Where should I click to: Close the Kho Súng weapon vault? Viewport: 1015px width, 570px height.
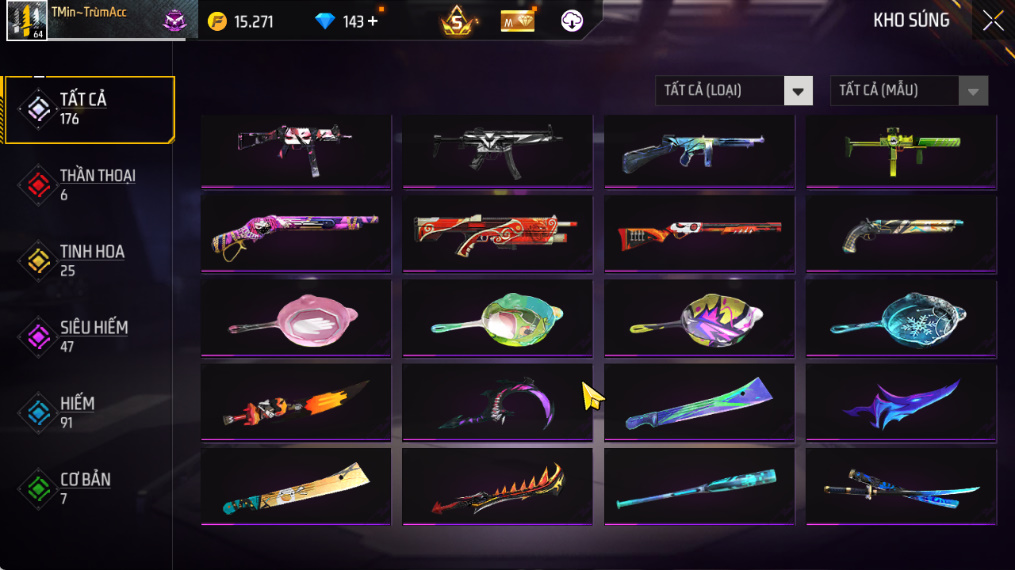point(992,21)
